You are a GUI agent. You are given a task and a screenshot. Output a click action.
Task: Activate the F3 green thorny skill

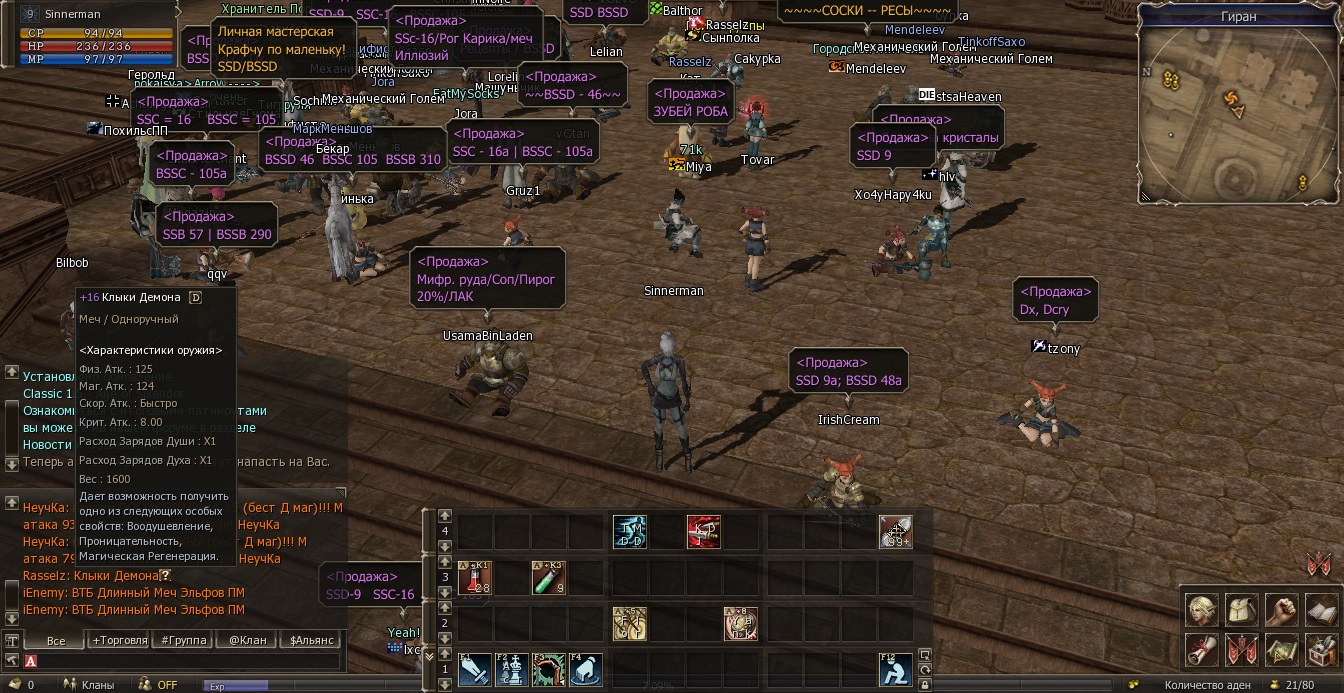point(549,670)
